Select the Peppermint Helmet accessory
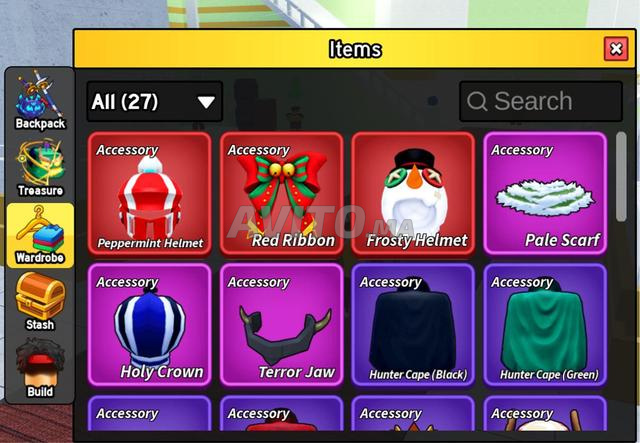The image size is (640, 443). [150, 194]
